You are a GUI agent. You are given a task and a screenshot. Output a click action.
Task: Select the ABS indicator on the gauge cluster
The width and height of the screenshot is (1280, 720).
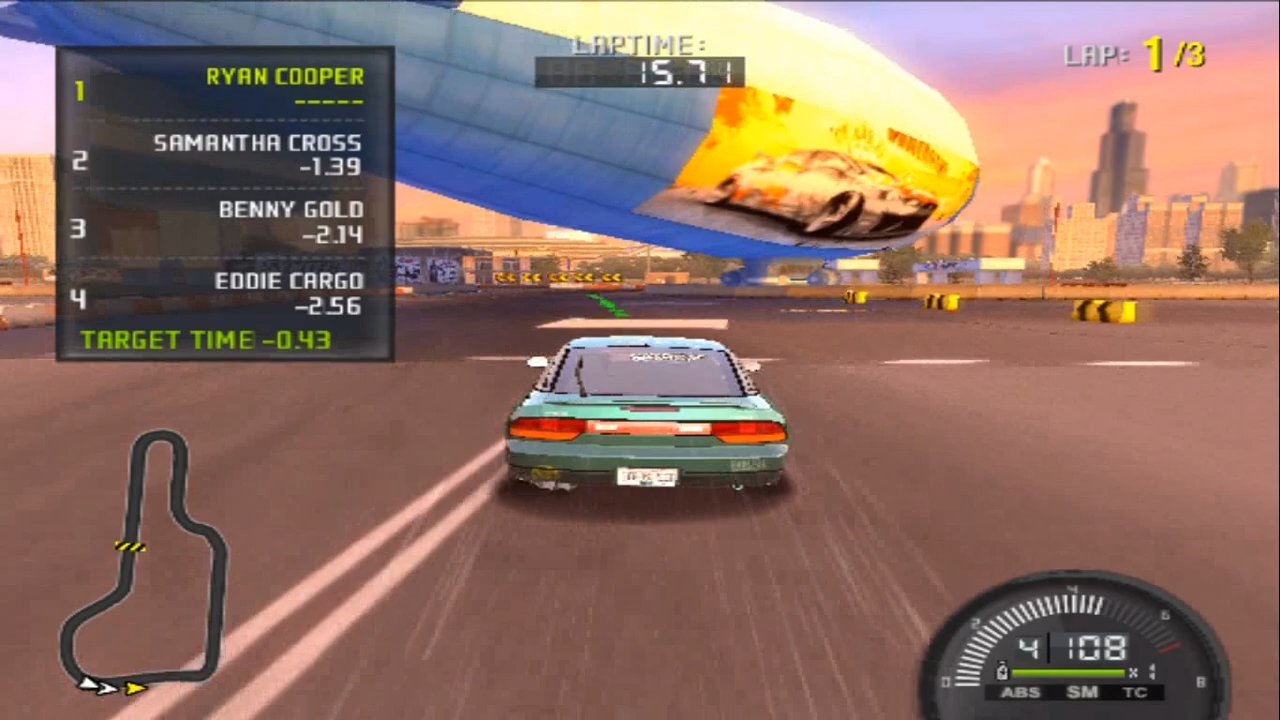pos(1021,692)
